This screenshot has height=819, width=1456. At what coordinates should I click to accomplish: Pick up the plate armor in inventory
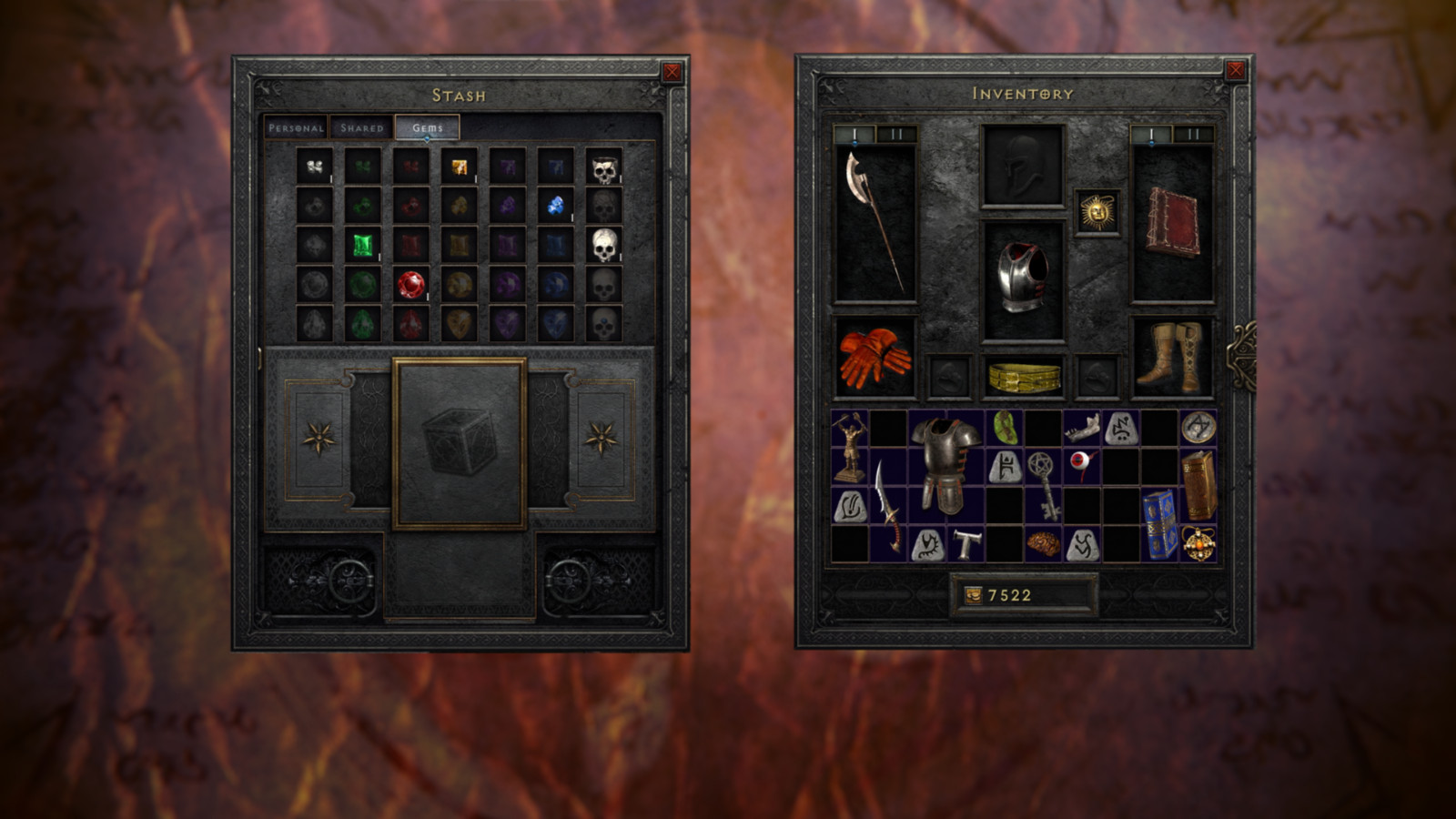[x=945, y=465]
